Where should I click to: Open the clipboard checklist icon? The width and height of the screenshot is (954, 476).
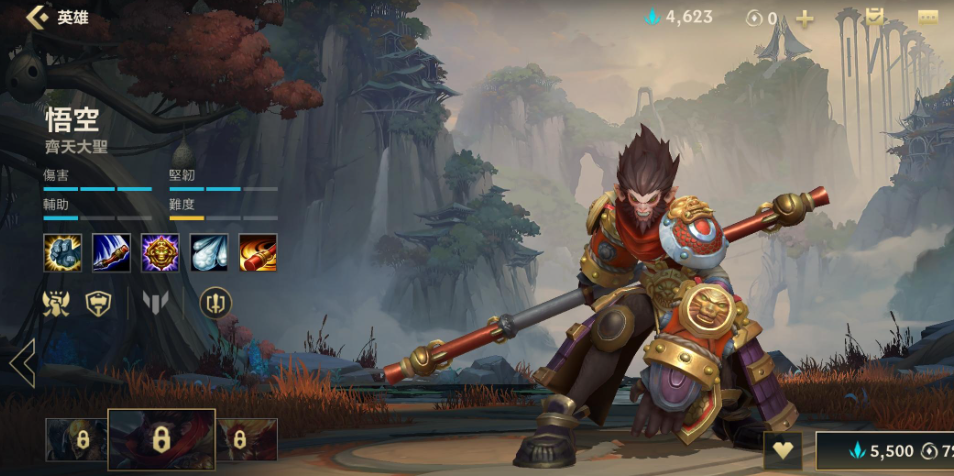[x=874, y=17]
